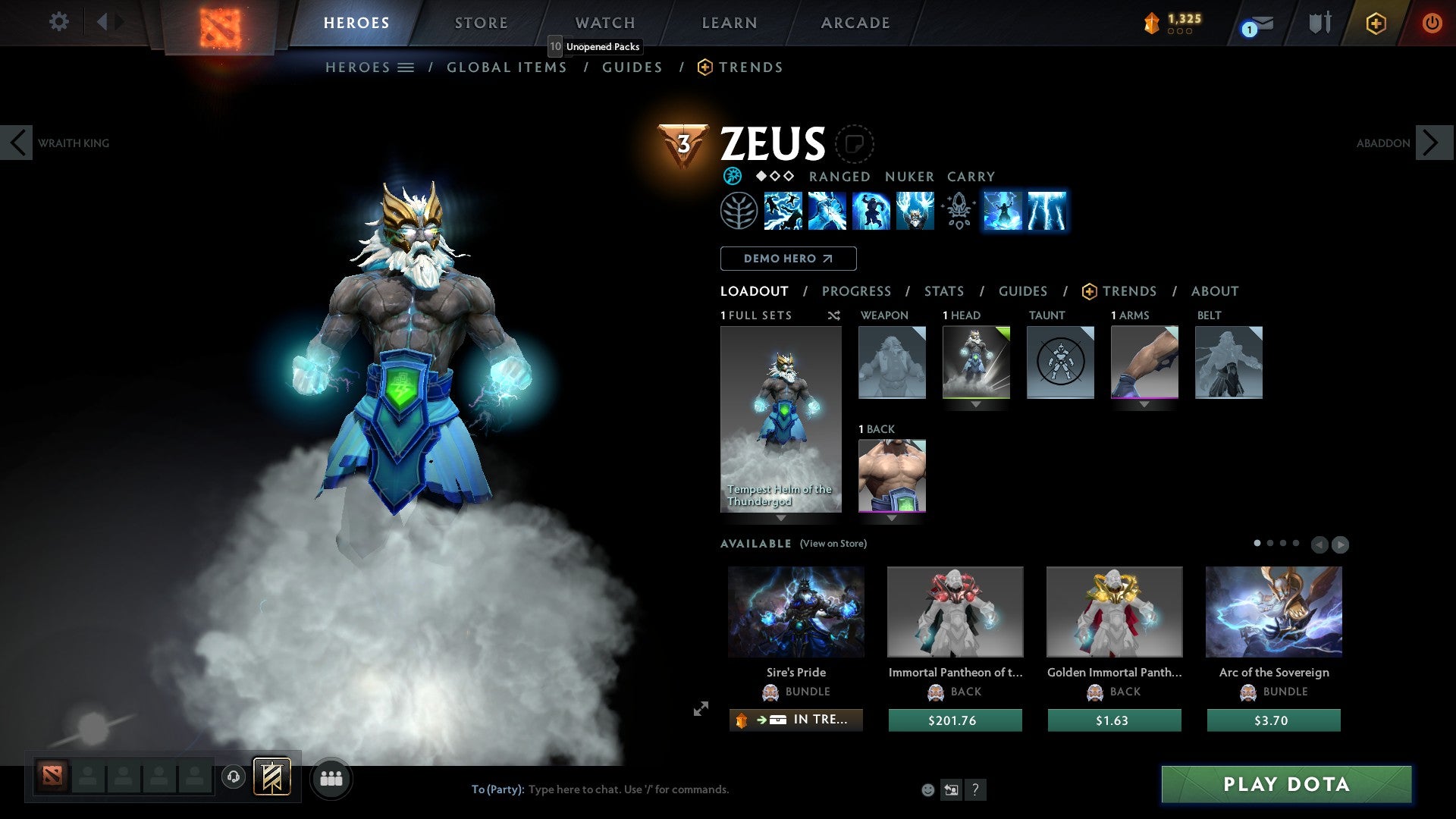Open the GLOBAL ITEMS tab
The width and height of the screenshot is (1456, 819).
[x=507, y=67]
